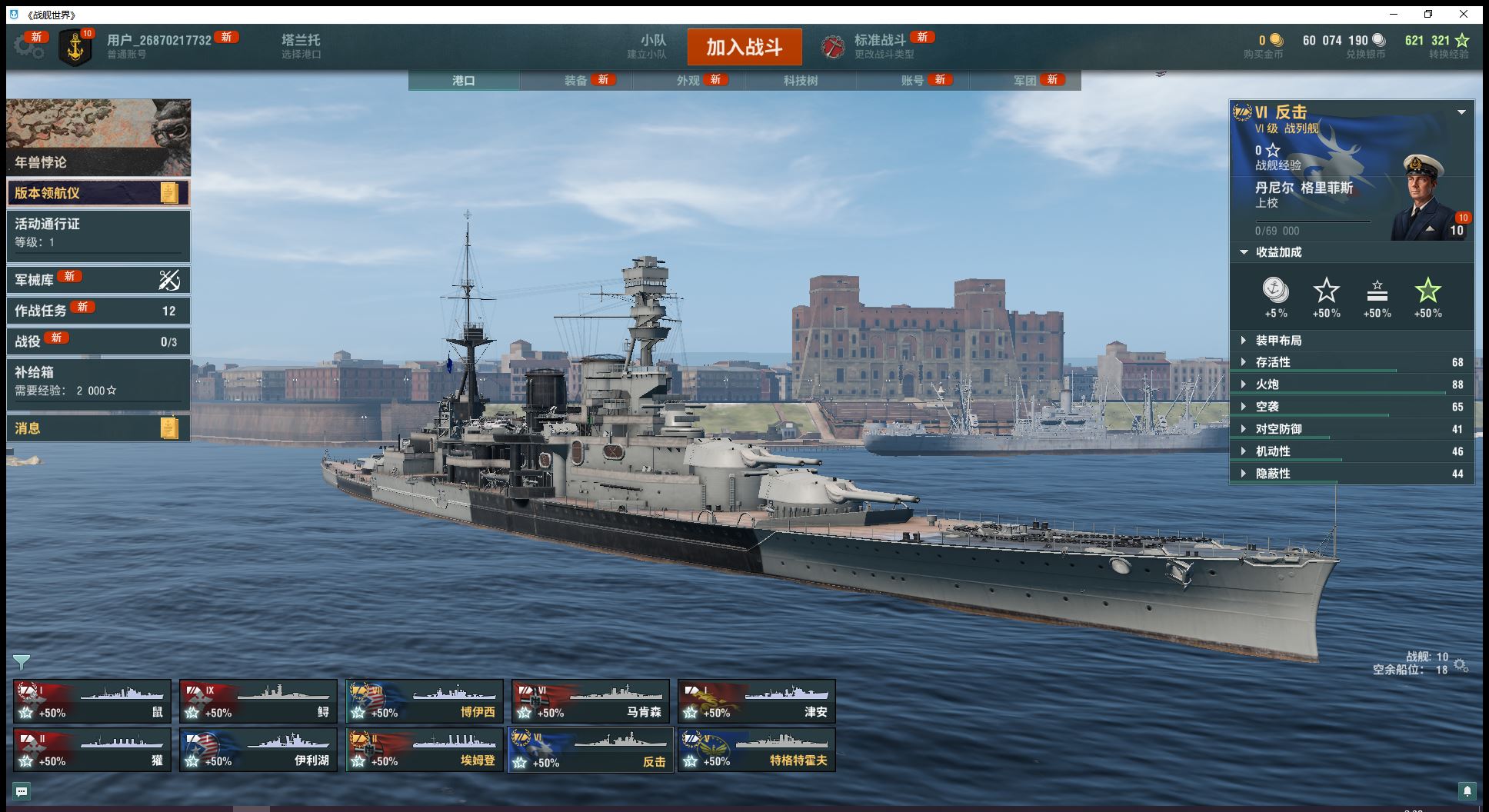Expand the 装甲布局 armor layout section

1278,341
